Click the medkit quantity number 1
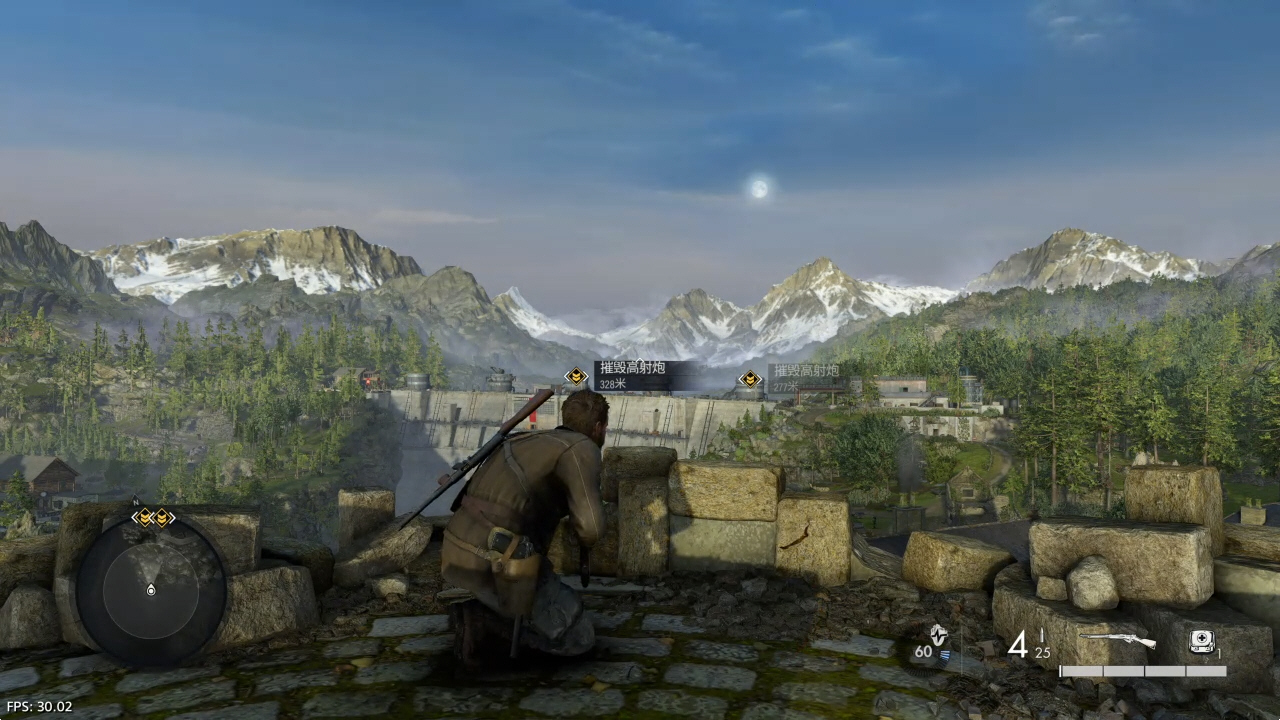Image resolution: width=1280 pixels, height=720 pixels. [x=1219, y=653]
